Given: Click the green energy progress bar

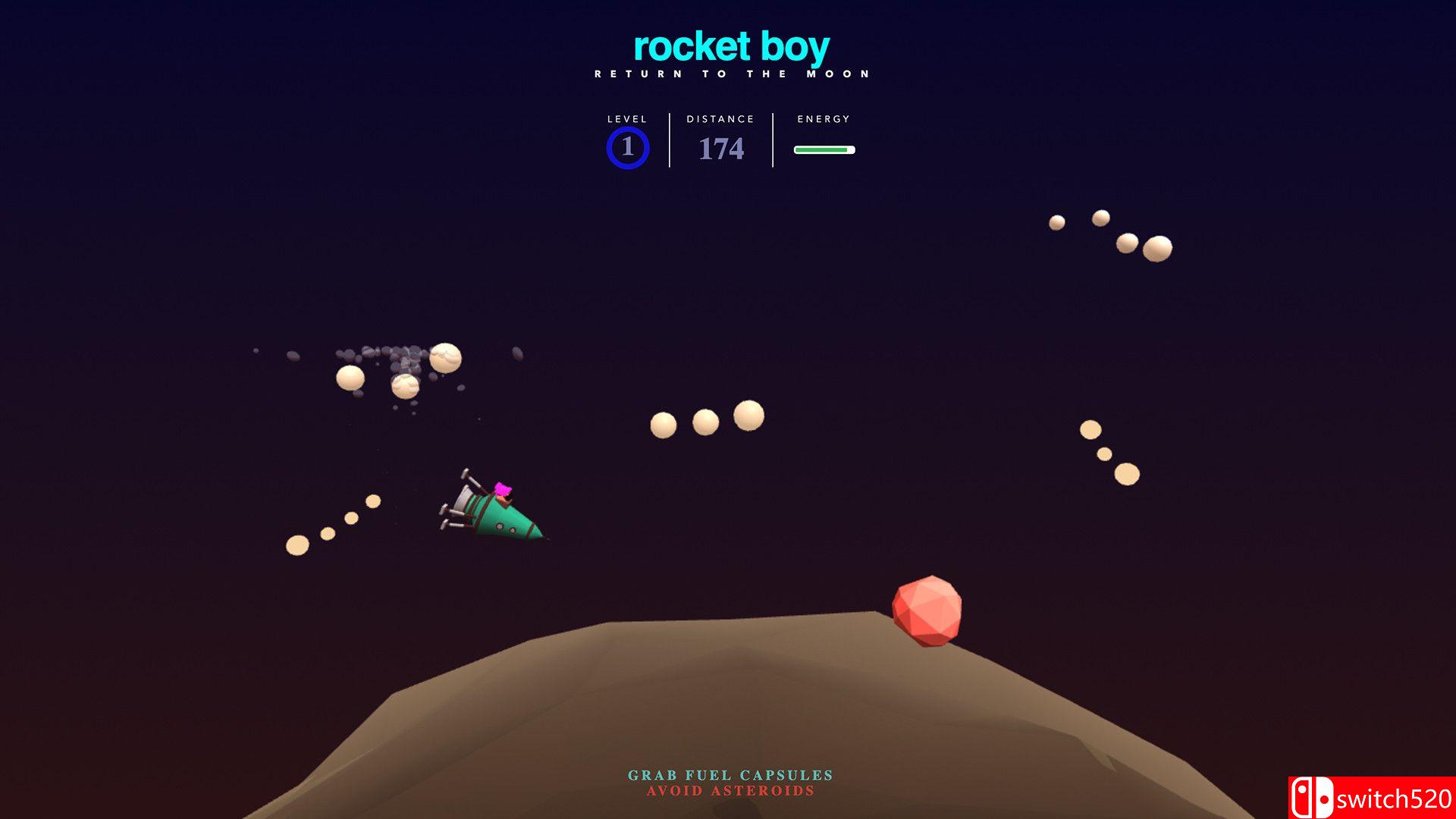Looking at the screenshot, I should pyautogui.click(x=824, y=149).
